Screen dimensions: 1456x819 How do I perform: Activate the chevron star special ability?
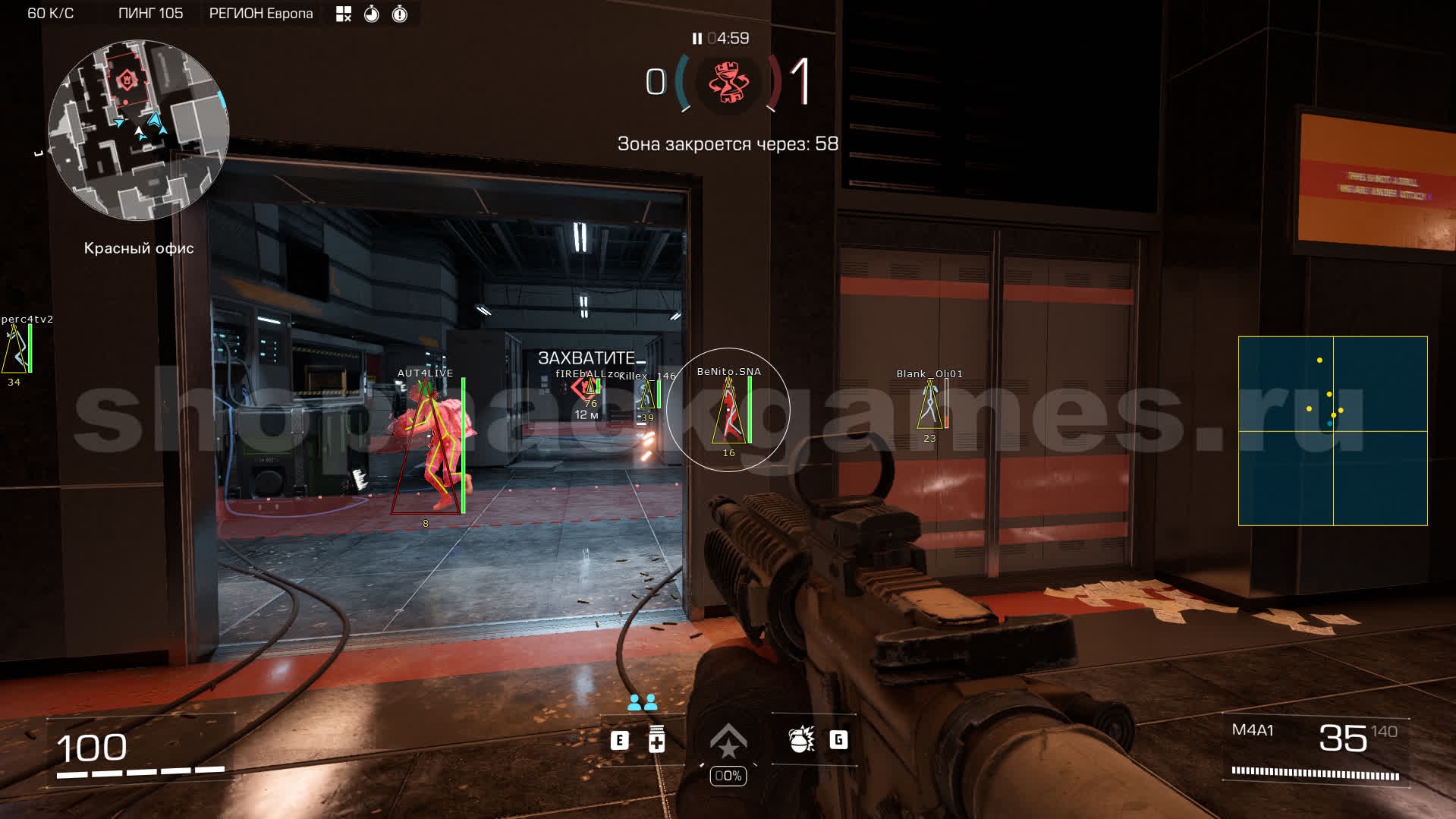[728, 741]
